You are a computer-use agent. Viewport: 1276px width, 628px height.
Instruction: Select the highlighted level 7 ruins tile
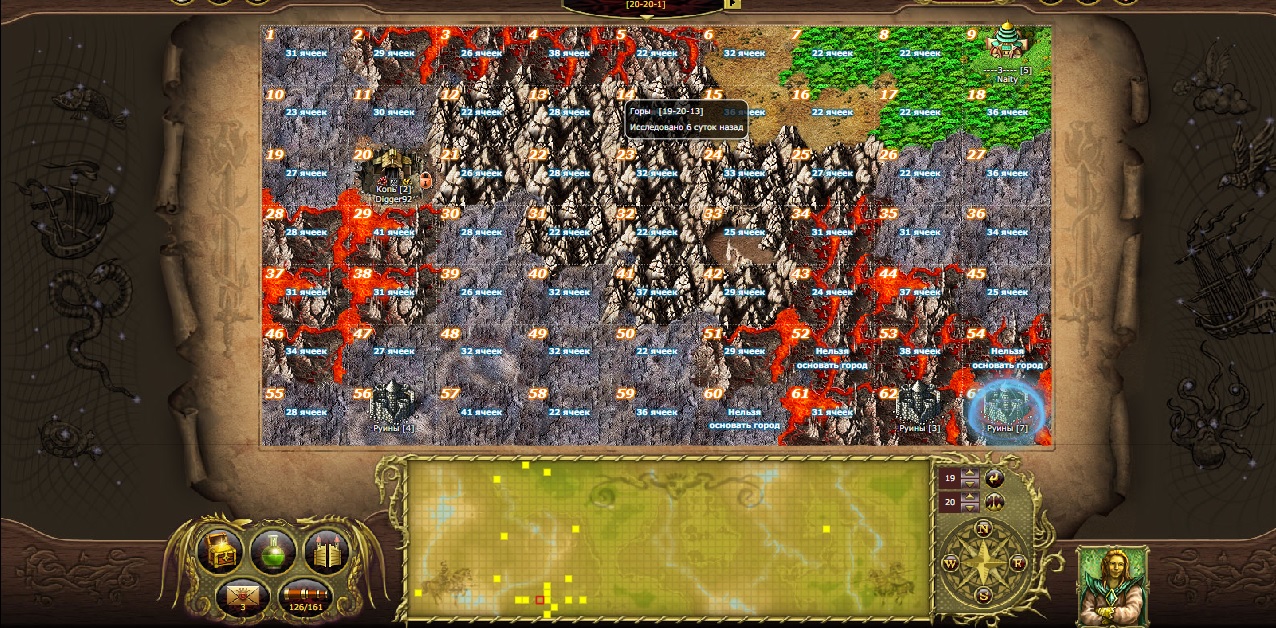click(x=1007, y=408)
